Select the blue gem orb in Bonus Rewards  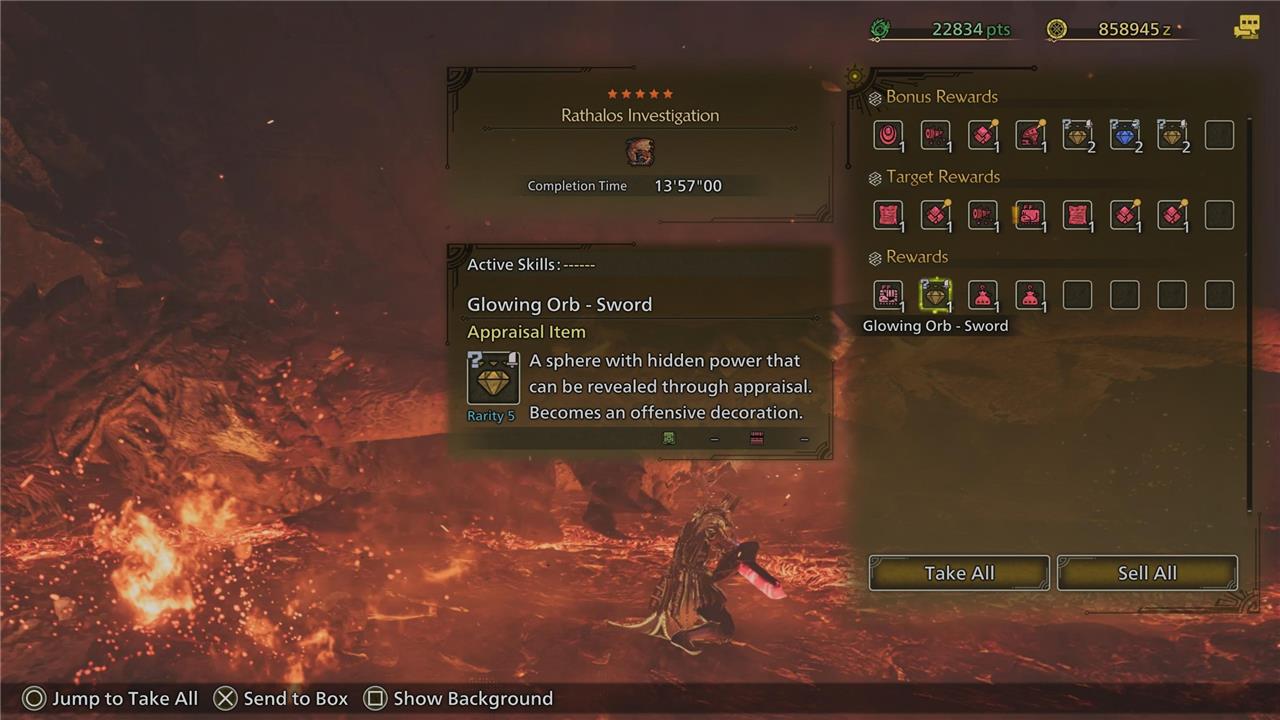(x=1125, y=135)
